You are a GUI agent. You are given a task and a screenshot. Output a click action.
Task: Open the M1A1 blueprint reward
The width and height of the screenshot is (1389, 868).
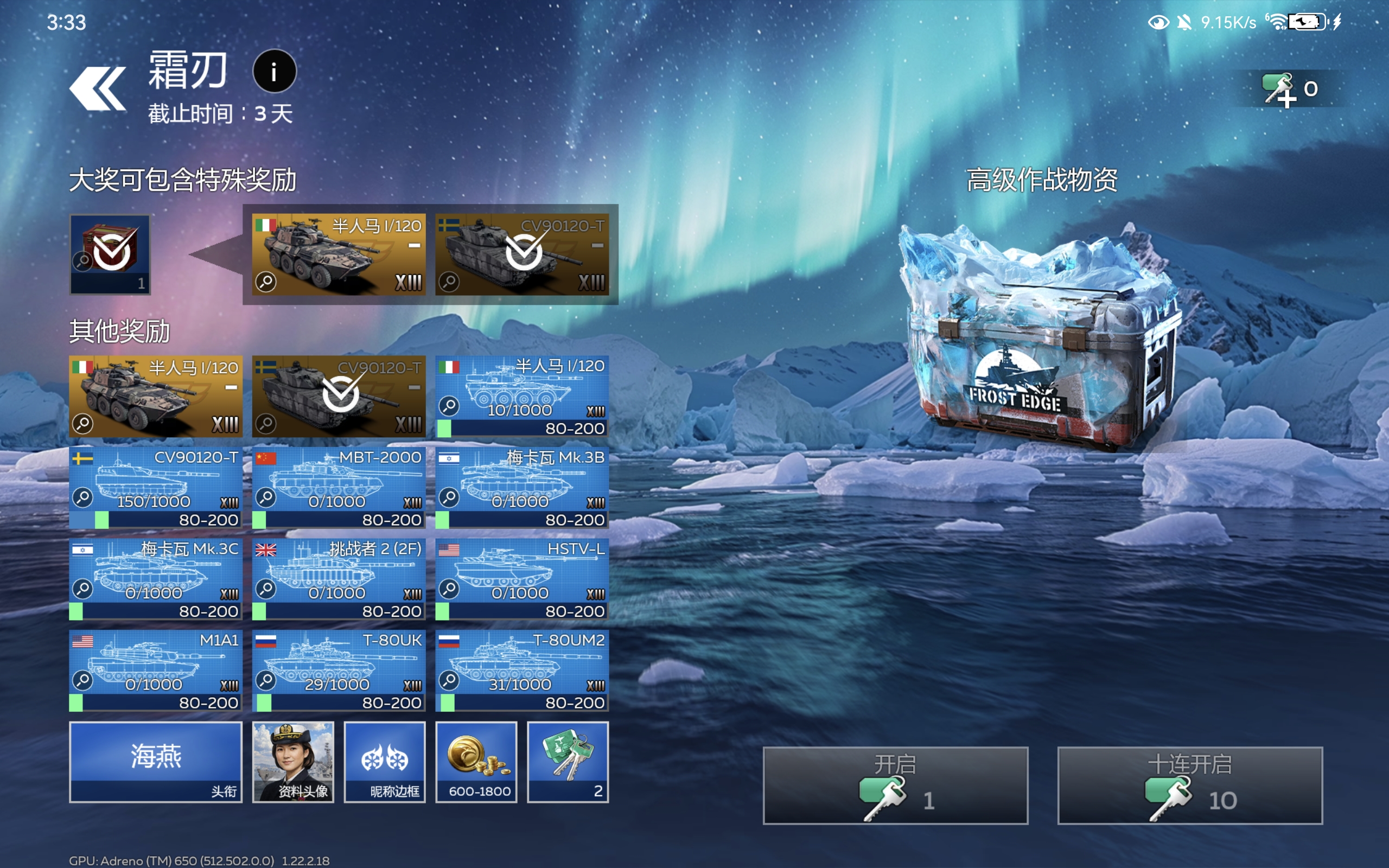tap(156, 670)
